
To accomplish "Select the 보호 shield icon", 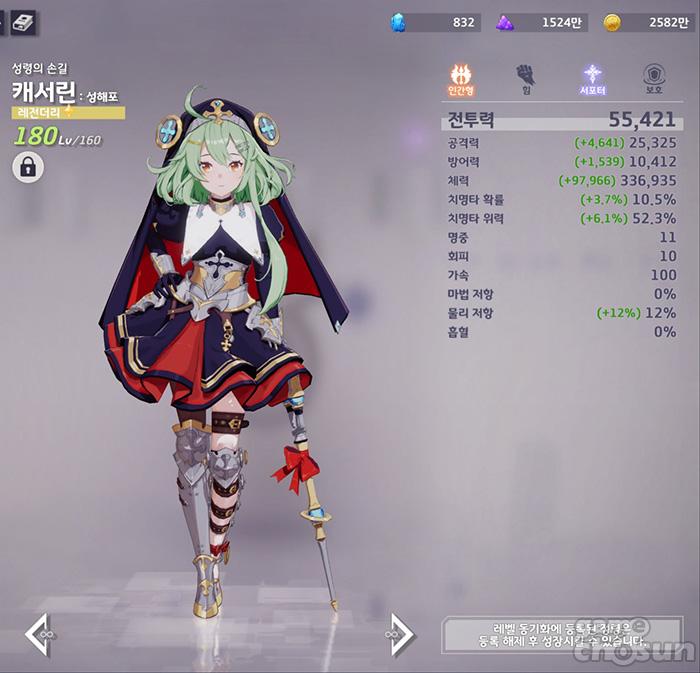I will (655, 79).
